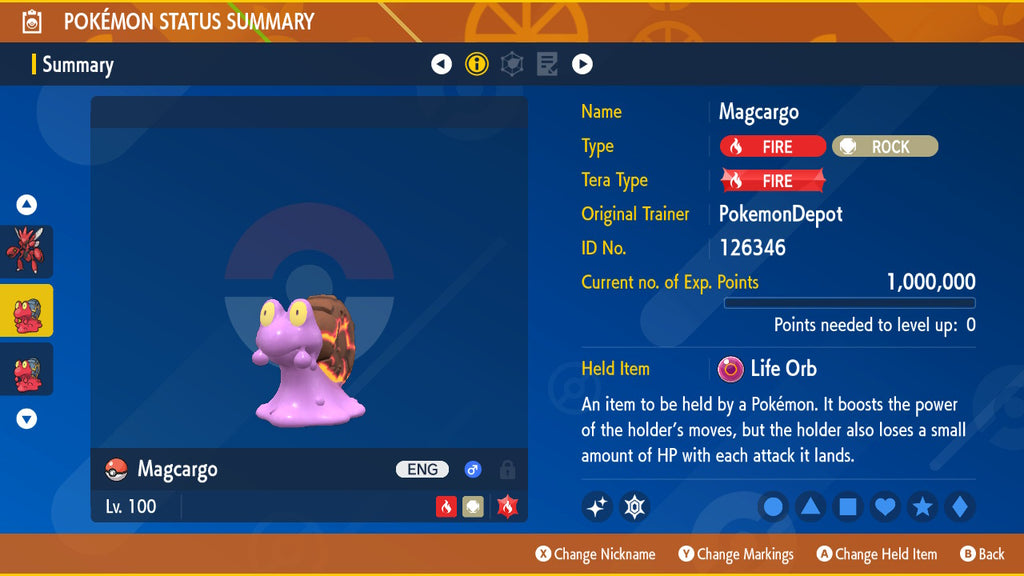Go to the previous summary page arrow
1024x576 pixels.
(x=441, y=65)
